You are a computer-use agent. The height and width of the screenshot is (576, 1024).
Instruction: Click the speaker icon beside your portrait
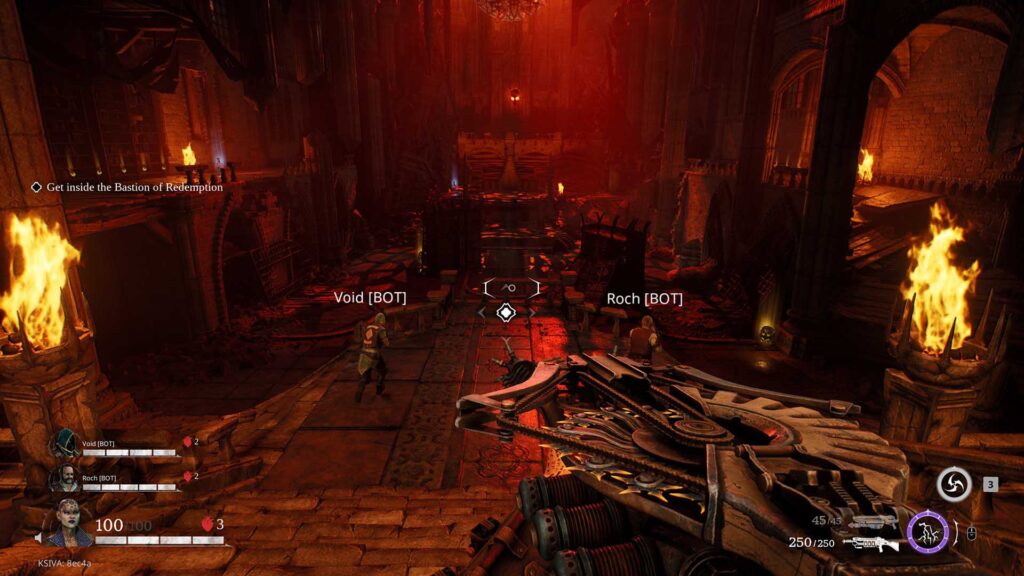click(x=41, y=538)
